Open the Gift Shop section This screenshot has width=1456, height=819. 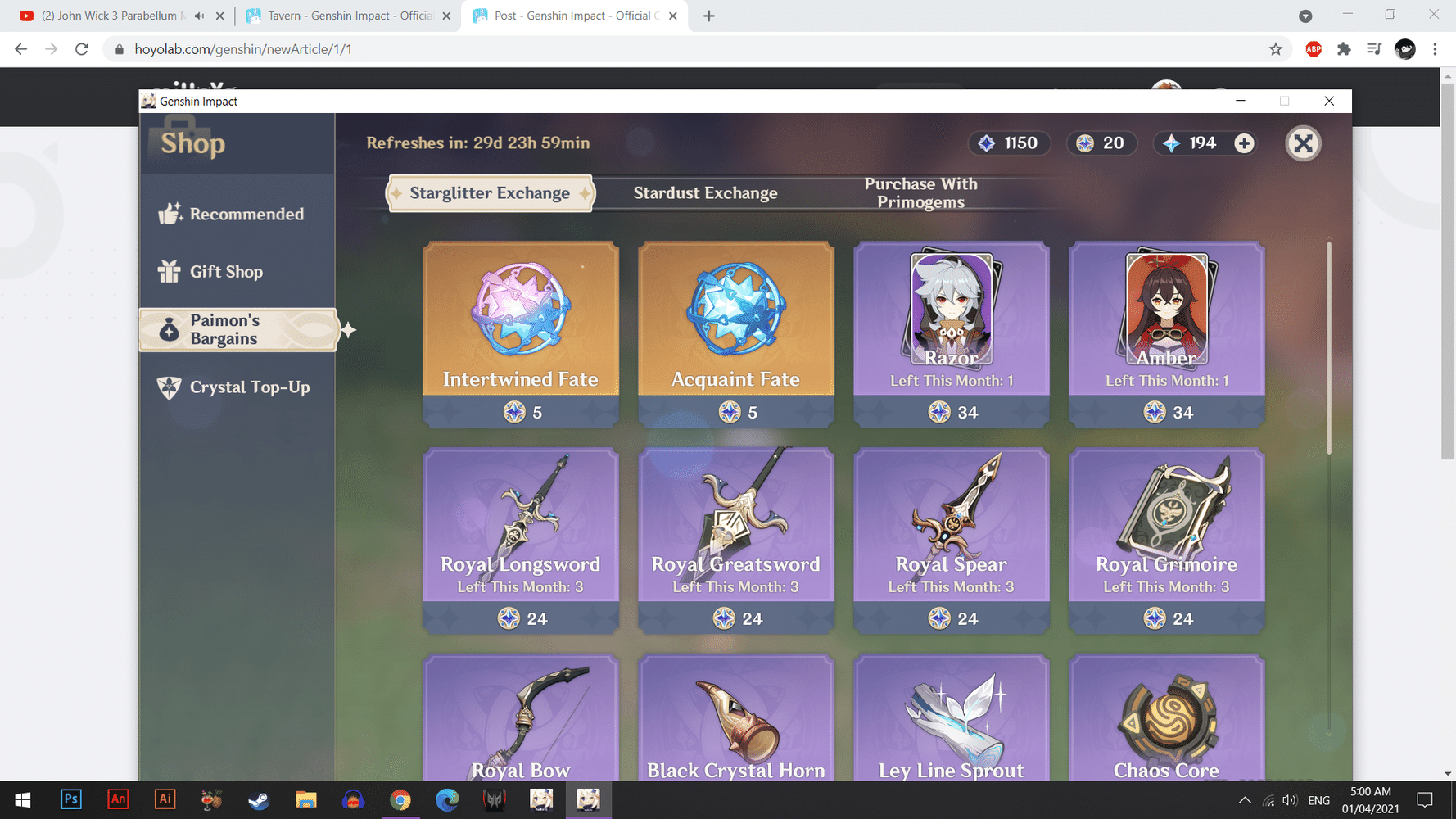coord(226,272)
